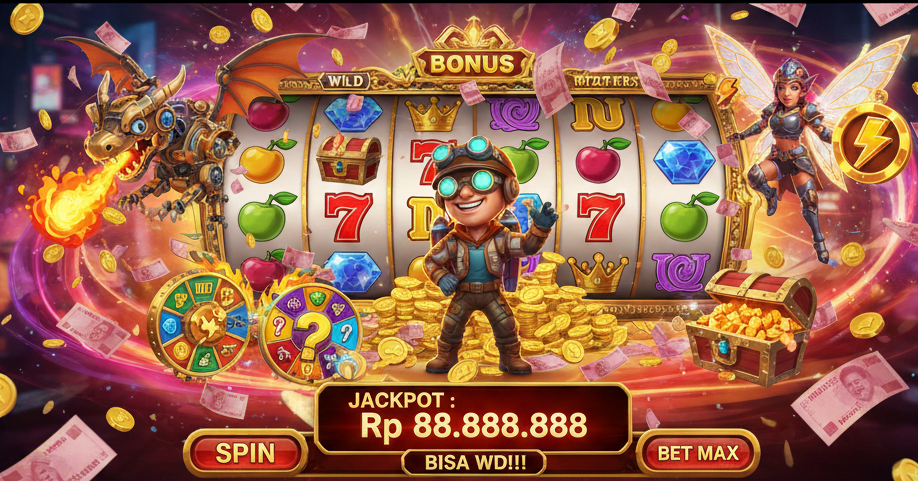Spin the golden prize wheel icon

click(200, 325)
